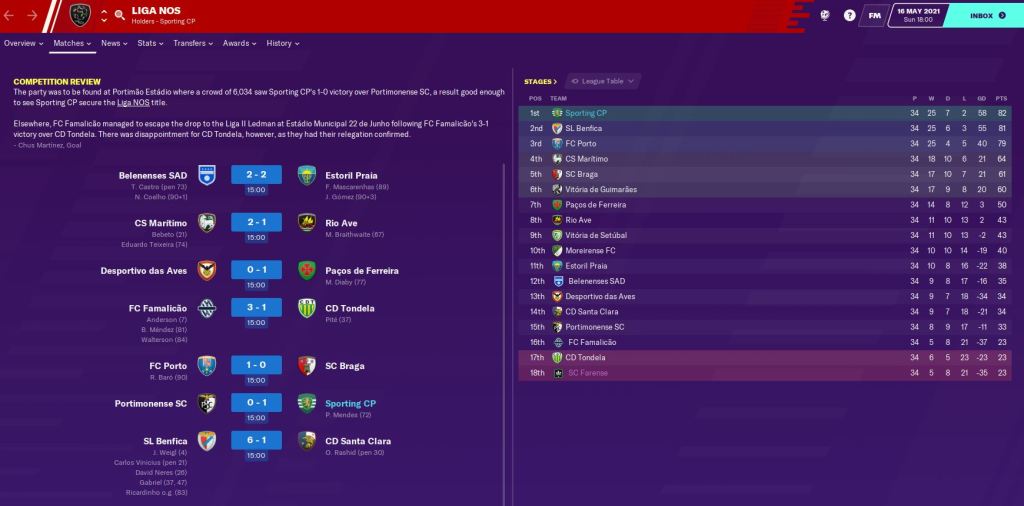Image resolution: width=1024 pixels, height=506 pixels.
Task: Open the History tab
Action: click(x=282, y=44)
